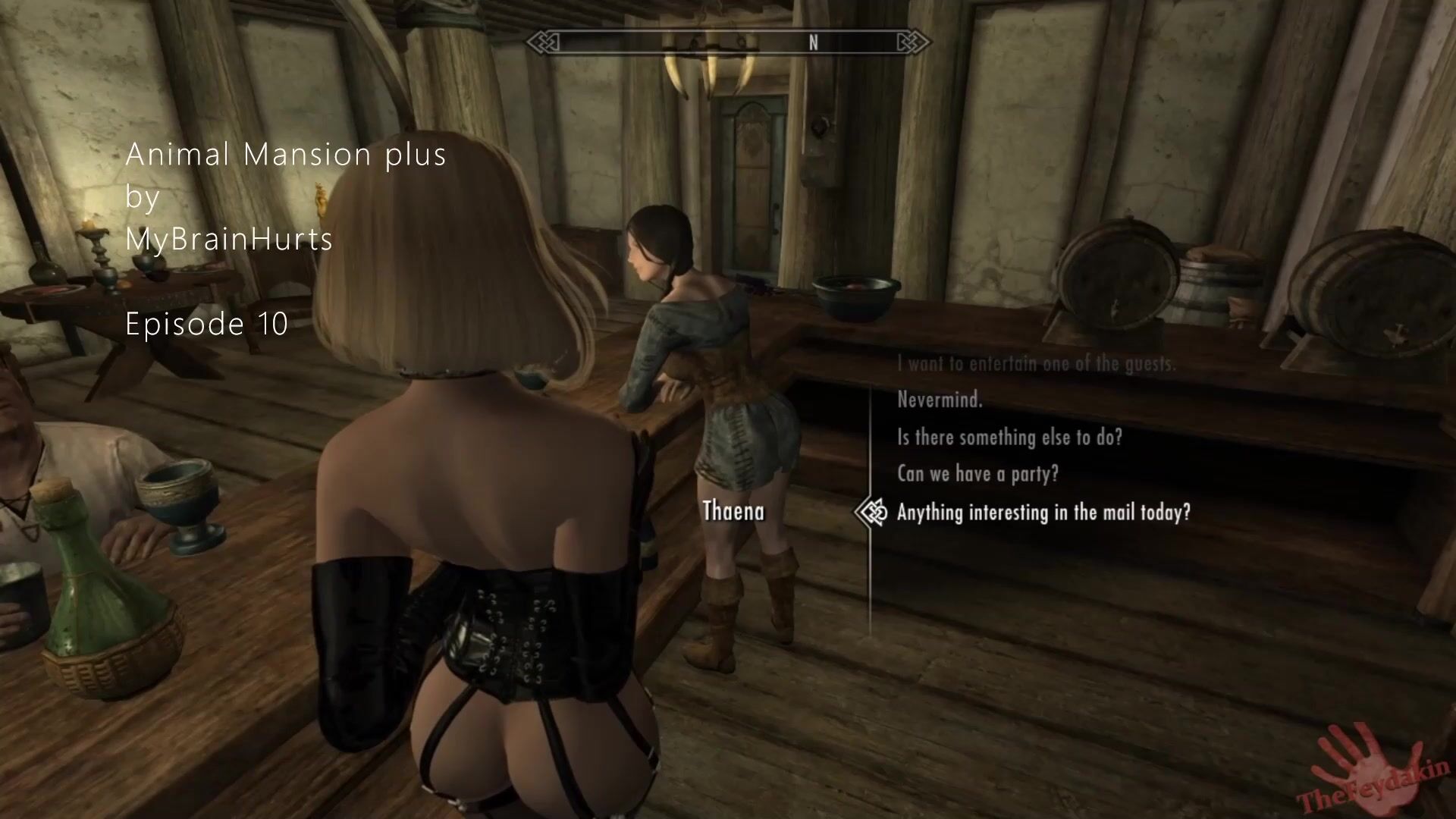This screenshot has width=1456, height=819.
Task: Ask about anything interesting in the mail
Action: pyautogui.click(x=1043, y=513)
